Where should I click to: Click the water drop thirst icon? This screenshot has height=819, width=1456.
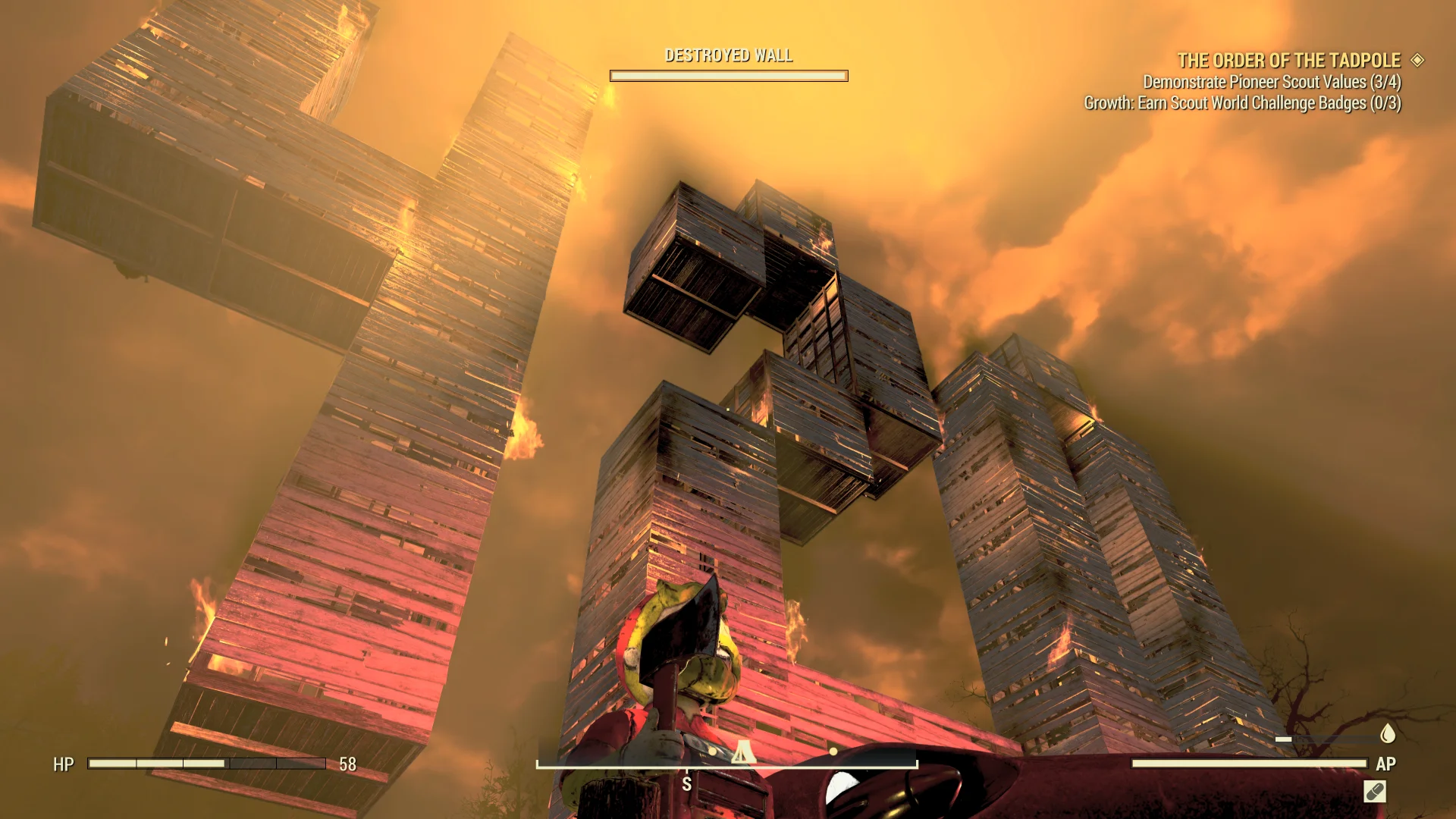[x=1388, y=733]
